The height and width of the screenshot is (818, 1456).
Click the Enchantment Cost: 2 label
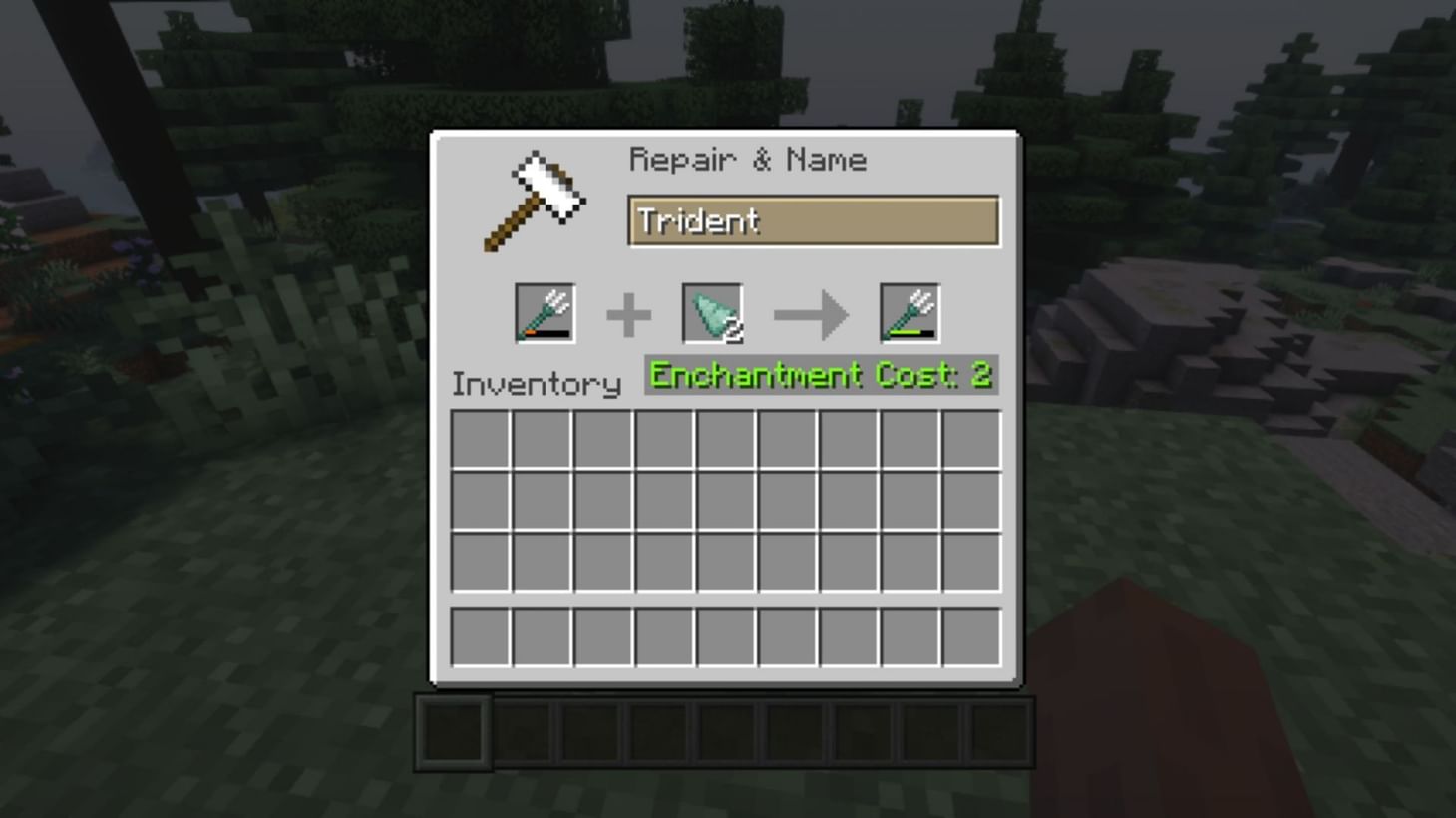pos(821,376)
